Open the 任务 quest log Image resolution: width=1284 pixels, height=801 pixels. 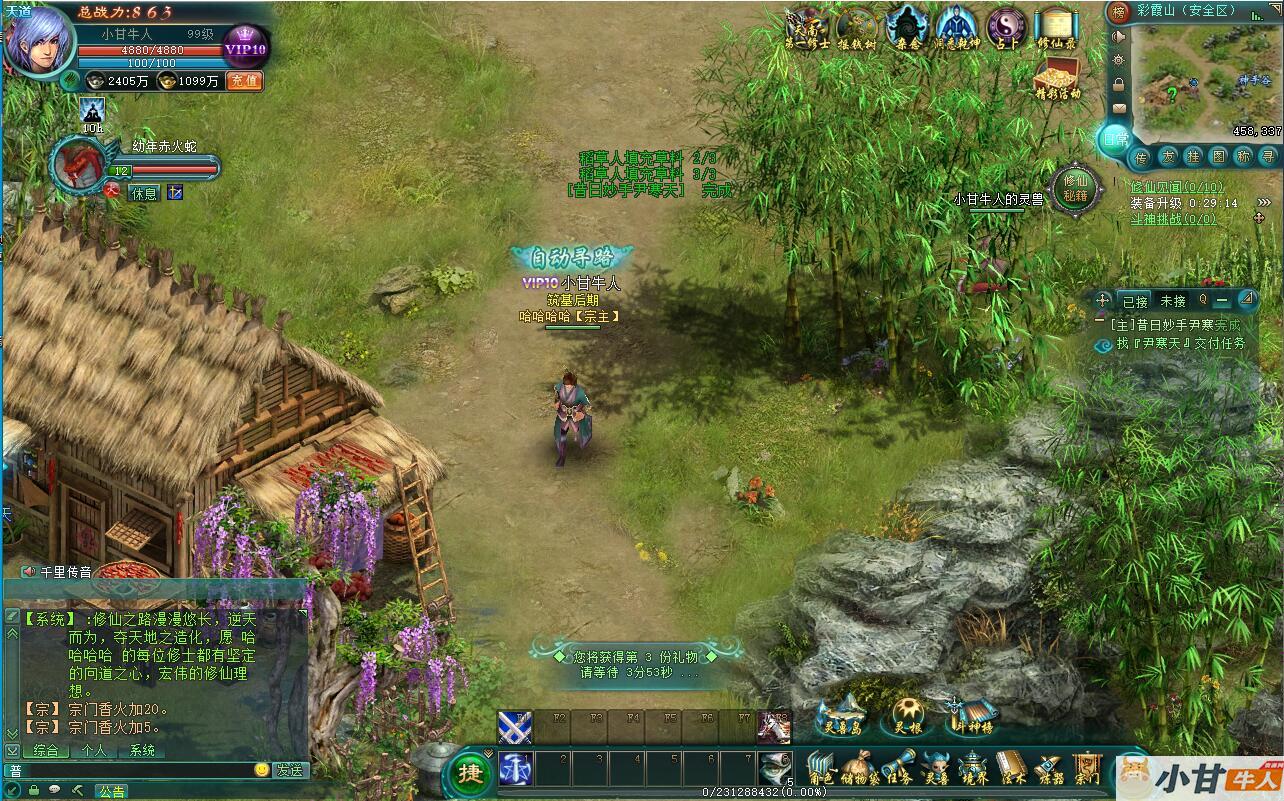click(898, 768)
